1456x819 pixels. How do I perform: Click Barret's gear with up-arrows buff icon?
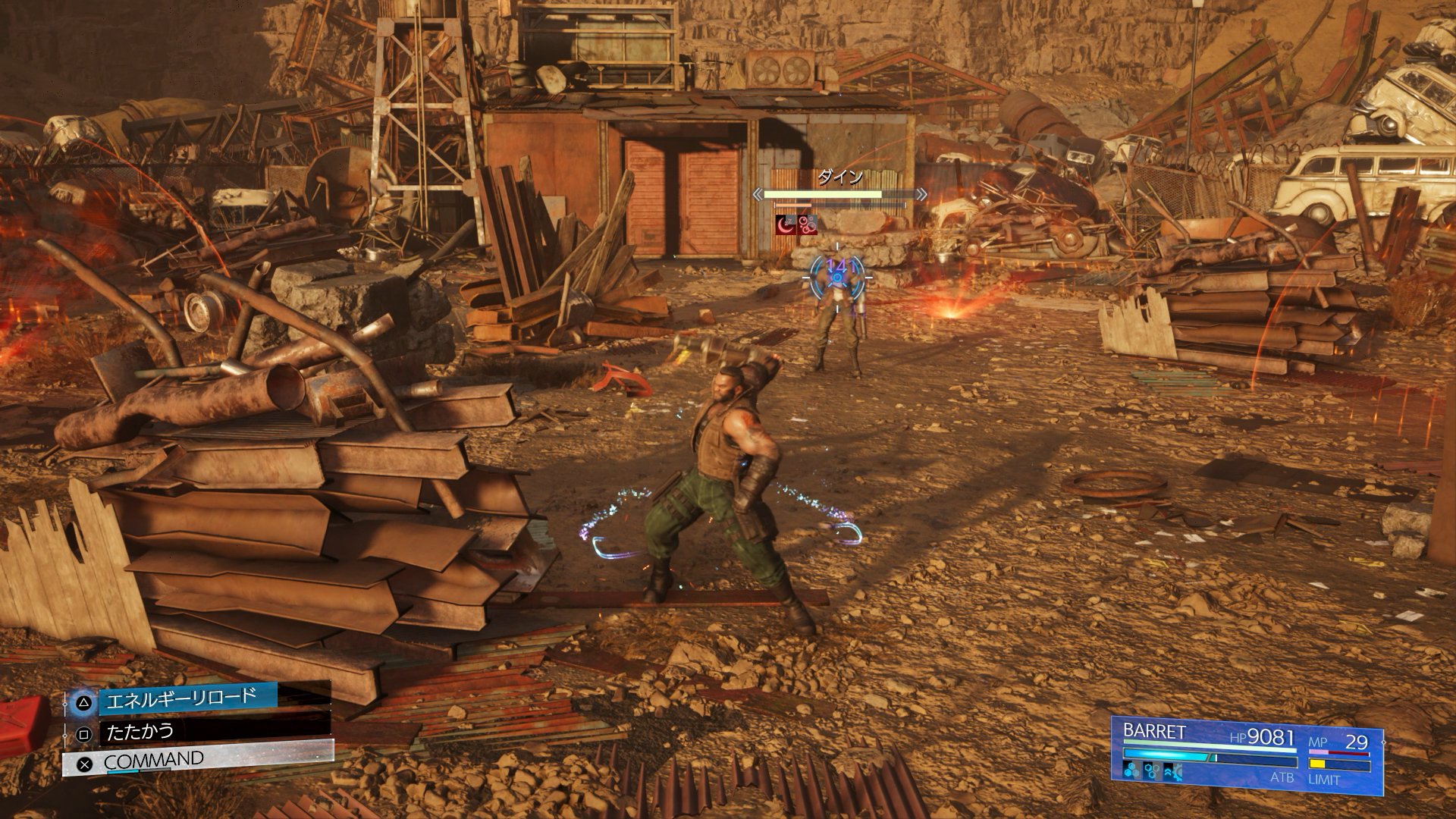pyautogui.click(x=1172, y=772)
